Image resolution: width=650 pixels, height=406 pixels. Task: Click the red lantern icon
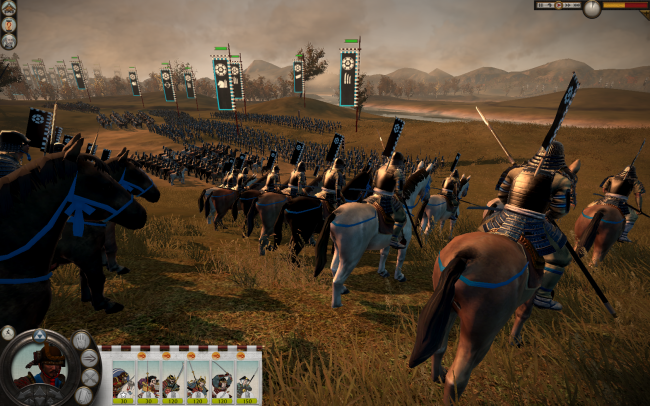coord(8,25)
